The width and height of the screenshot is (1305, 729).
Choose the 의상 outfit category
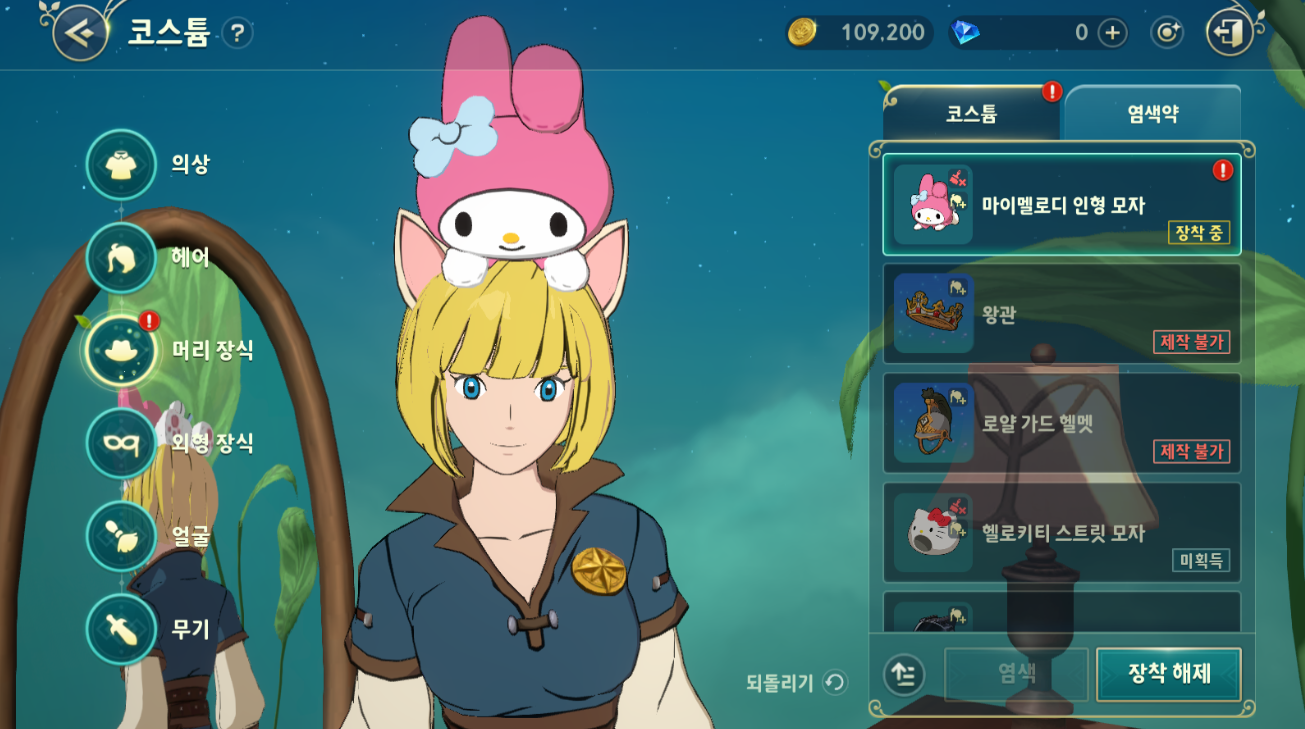(x=122, y=165)
